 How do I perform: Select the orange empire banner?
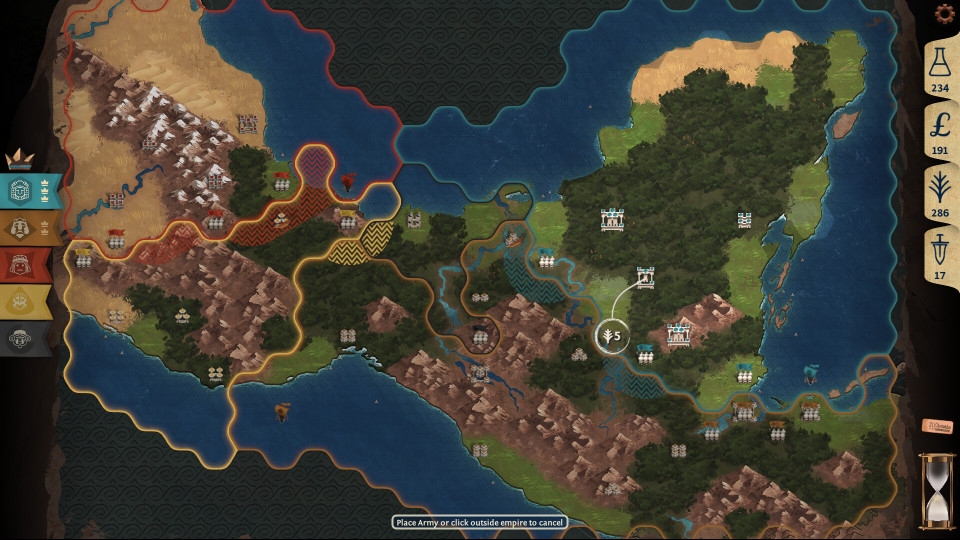30,227
